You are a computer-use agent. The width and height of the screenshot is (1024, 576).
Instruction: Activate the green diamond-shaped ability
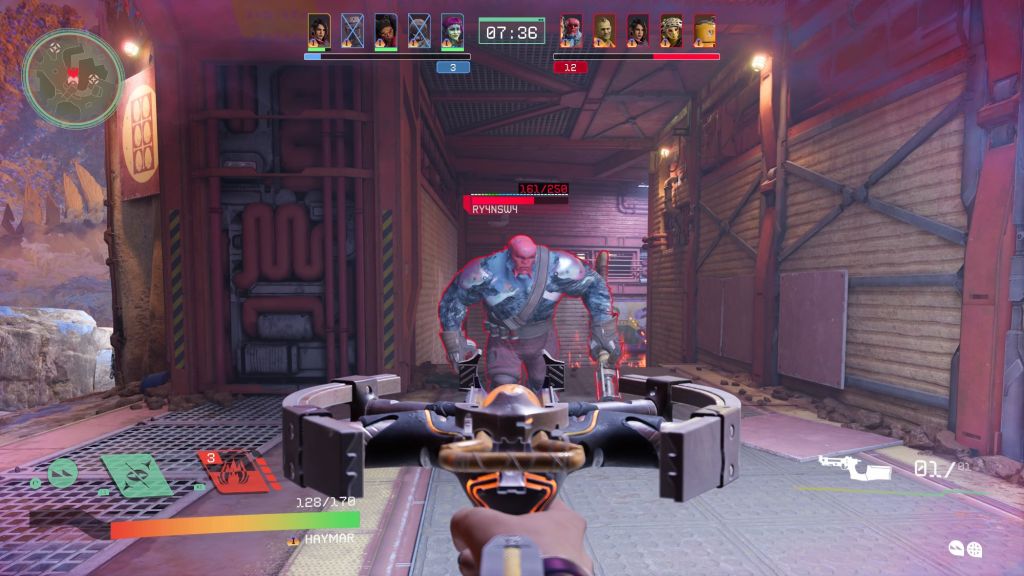tap(136, 473)
